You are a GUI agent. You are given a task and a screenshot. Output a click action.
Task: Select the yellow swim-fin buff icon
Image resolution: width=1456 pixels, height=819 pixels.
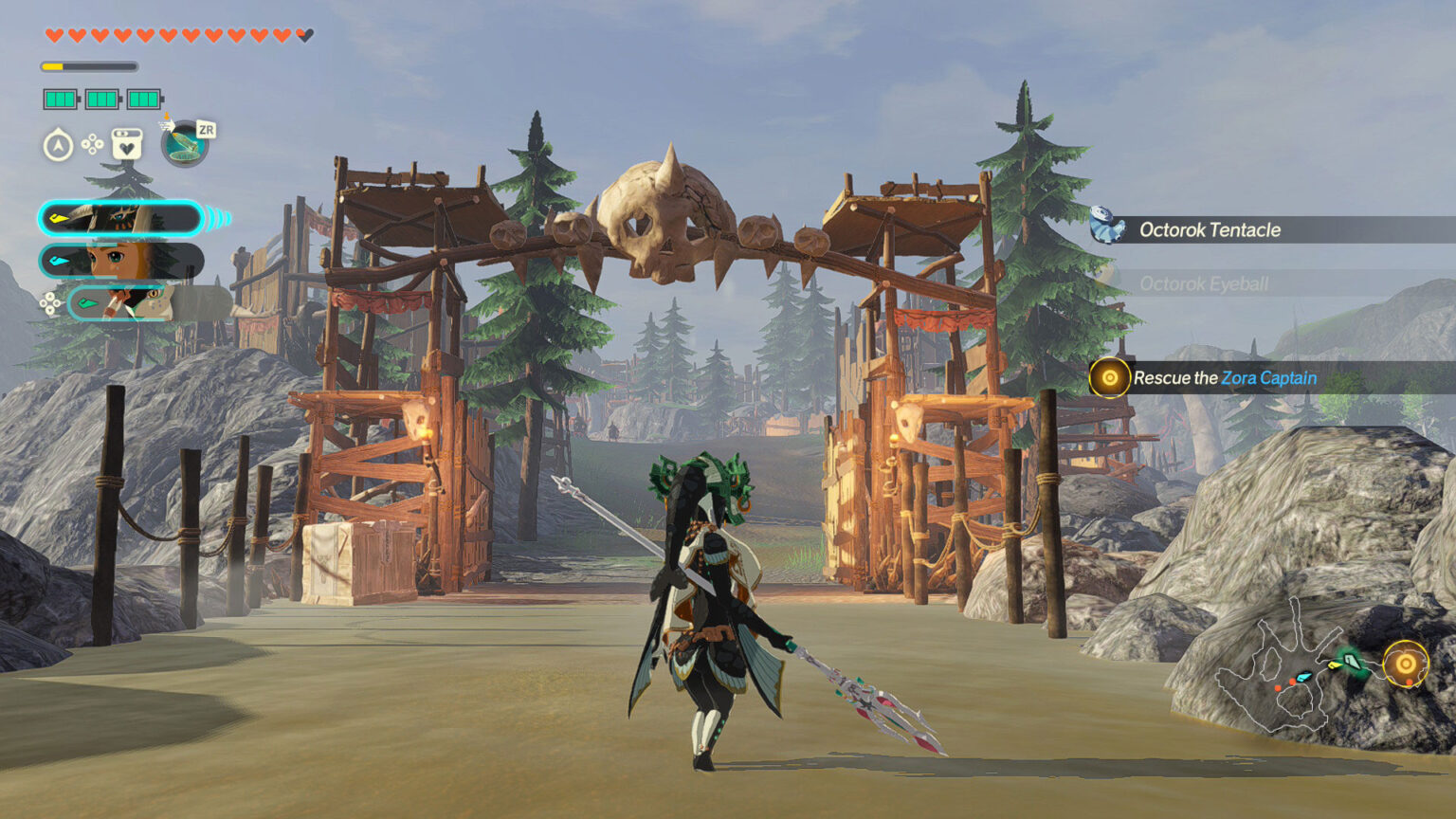point(57,217)
